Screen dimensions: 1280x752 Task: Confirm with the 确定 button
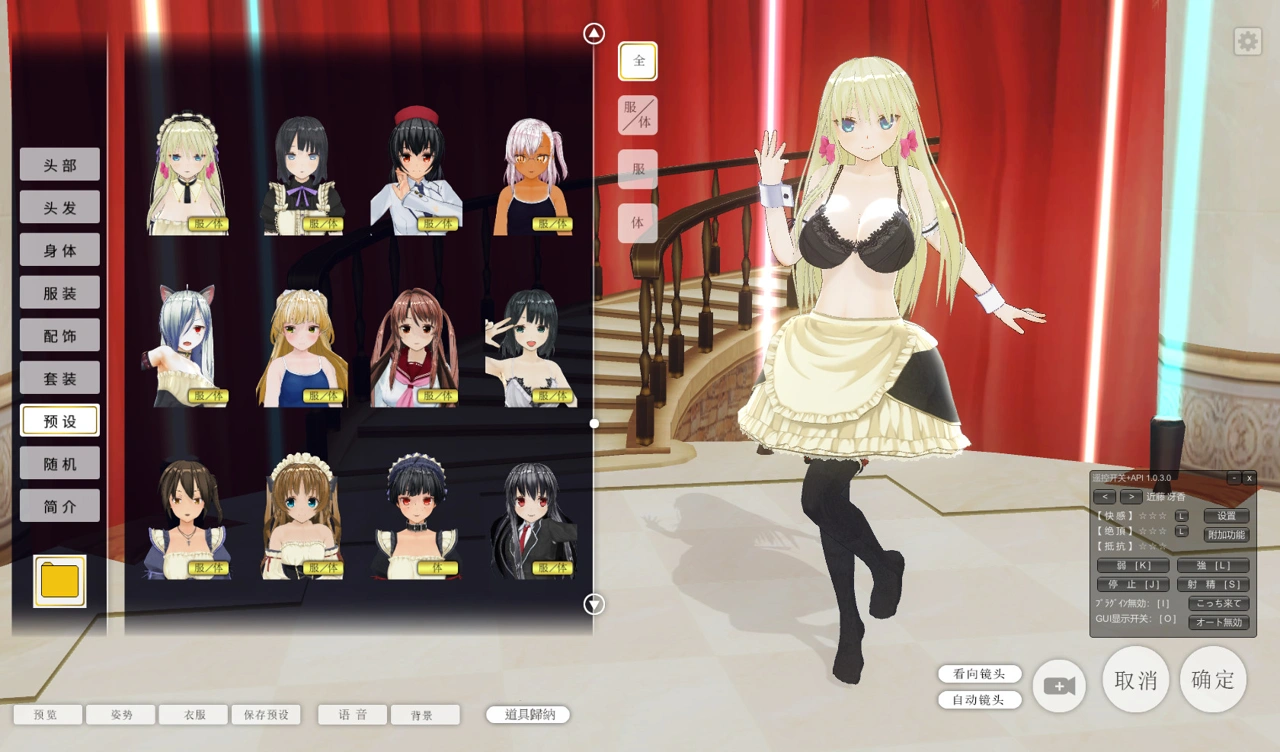pyautogui.click(x=1213, y=680)
